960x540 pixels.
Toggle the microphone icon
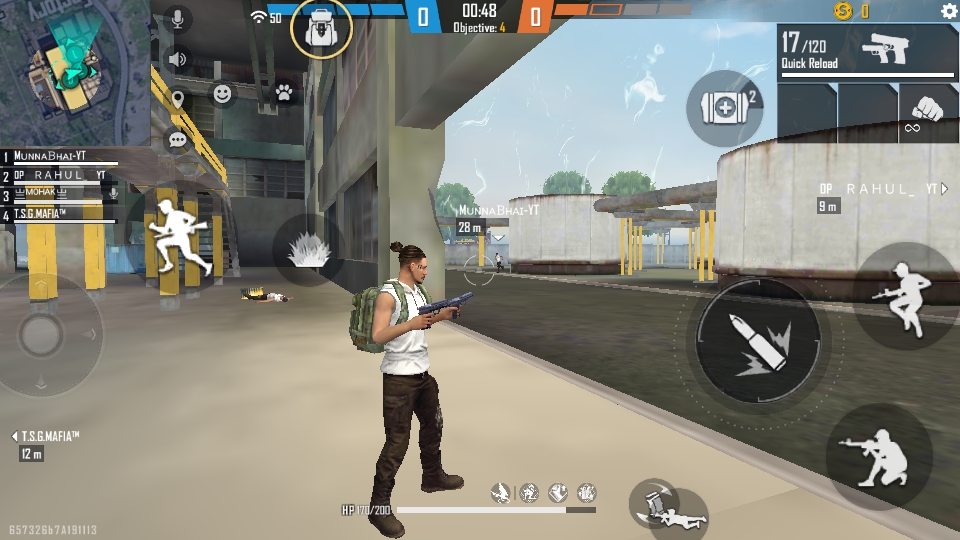tap(177, 19)
